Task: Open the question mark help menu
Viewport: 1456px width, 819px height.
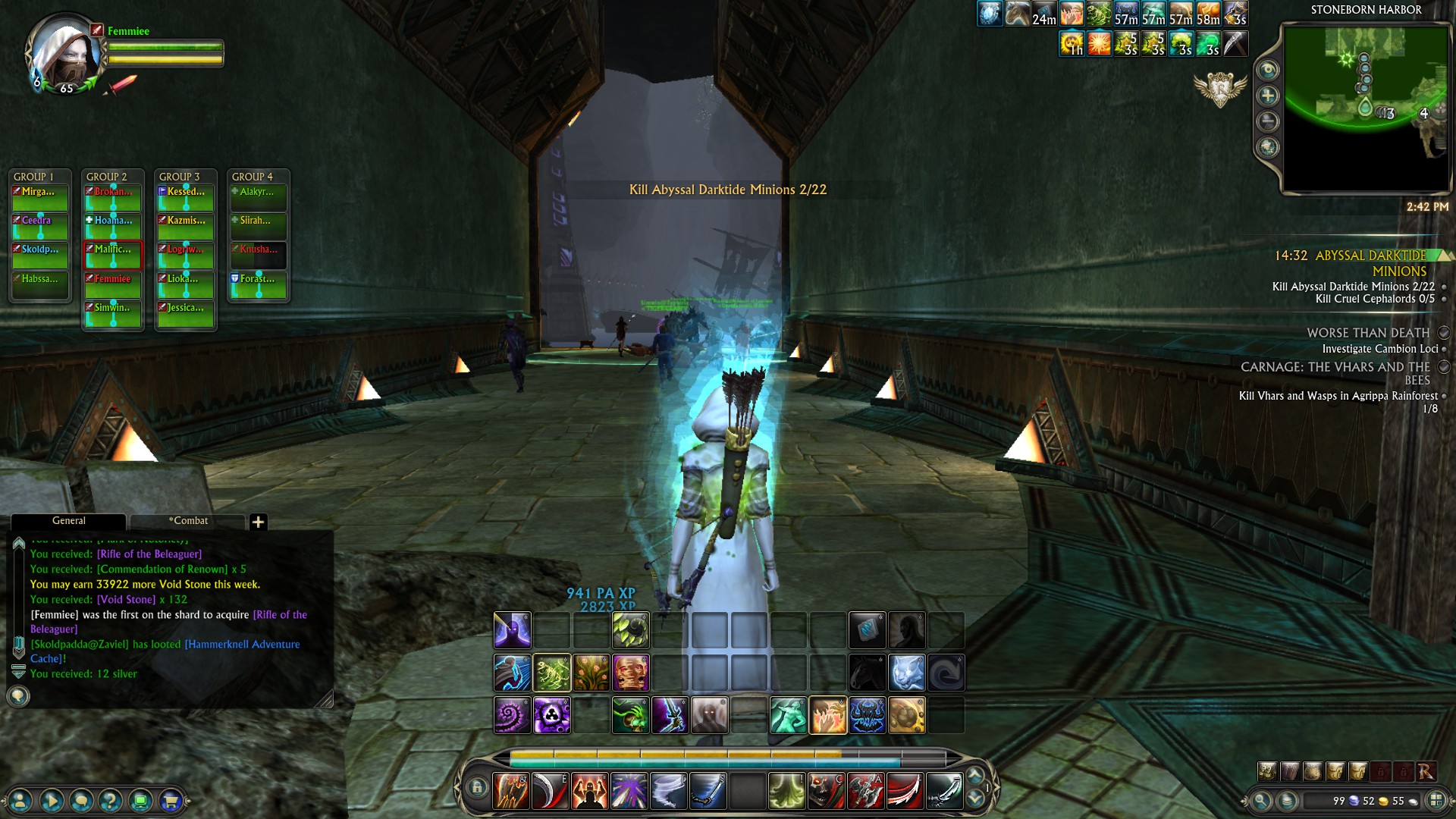Action: pyautogui.click(x=111, y=800)
